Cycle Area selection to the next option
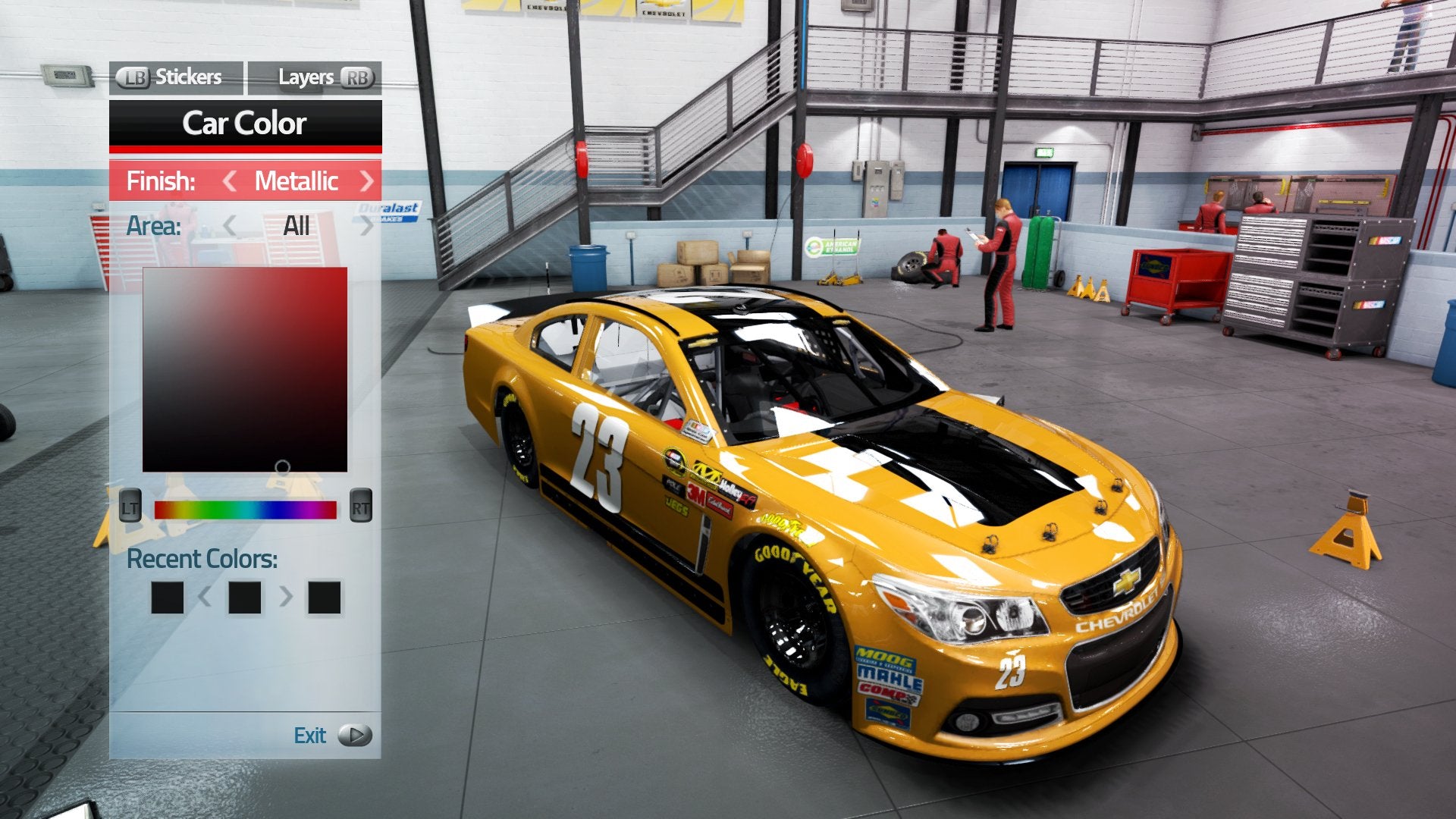This screenshot has width=1456, height=819. (x=367, y=226)
